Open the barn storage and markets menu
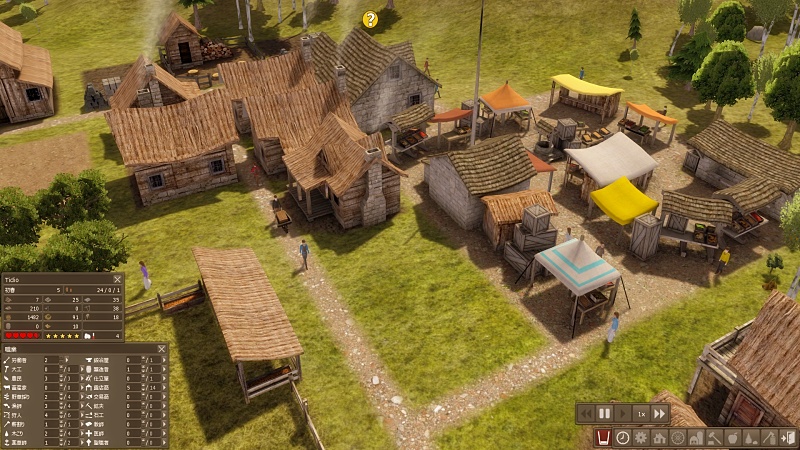Screen dimensions: 800x450 [x=695, y=438]
